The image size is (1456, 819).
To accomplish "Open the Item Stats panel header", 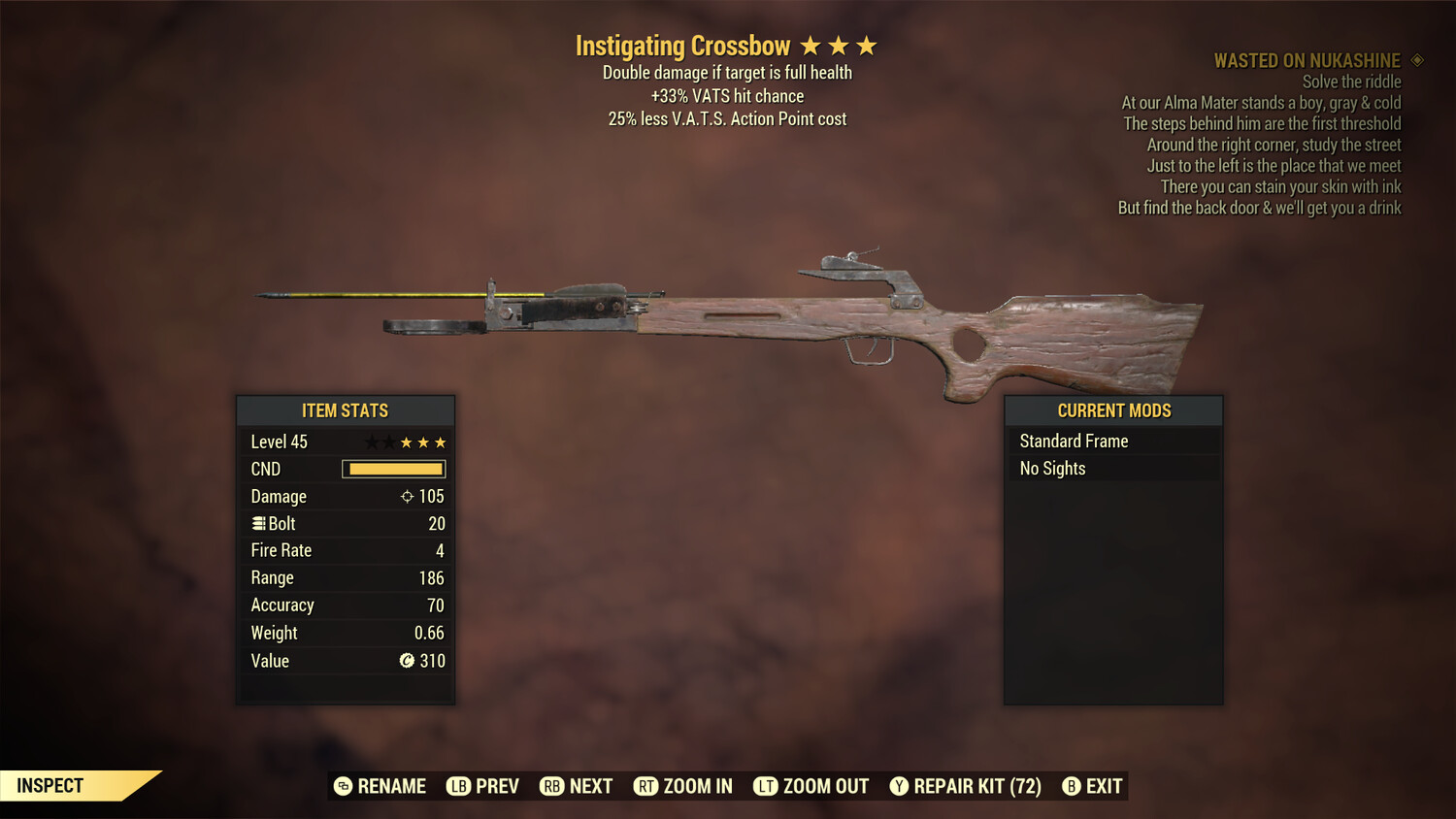I will [x=346, y=410].
